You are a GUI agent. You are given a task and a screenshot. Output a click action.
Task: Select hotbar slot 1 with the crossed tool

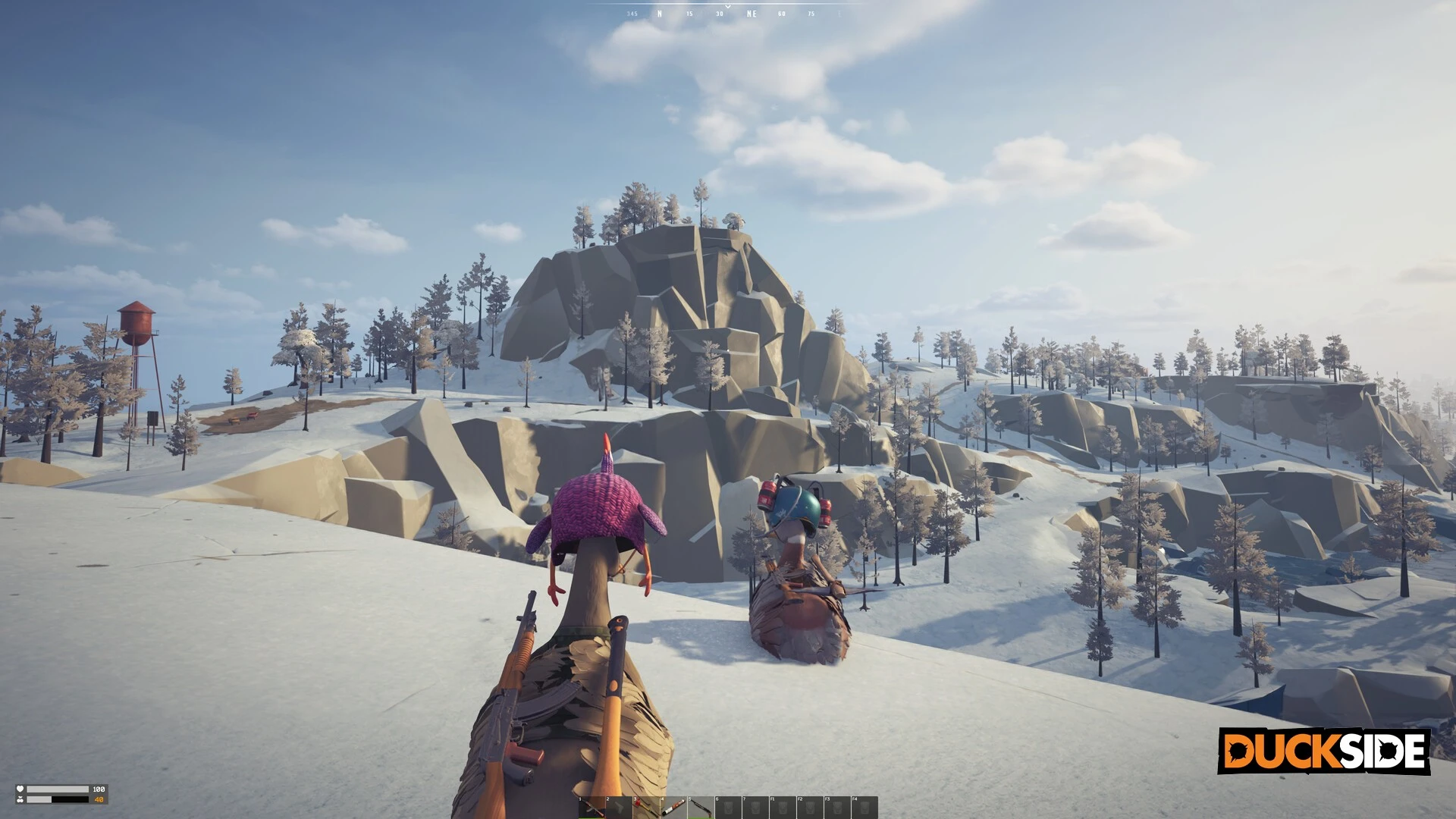click(591, 808)
